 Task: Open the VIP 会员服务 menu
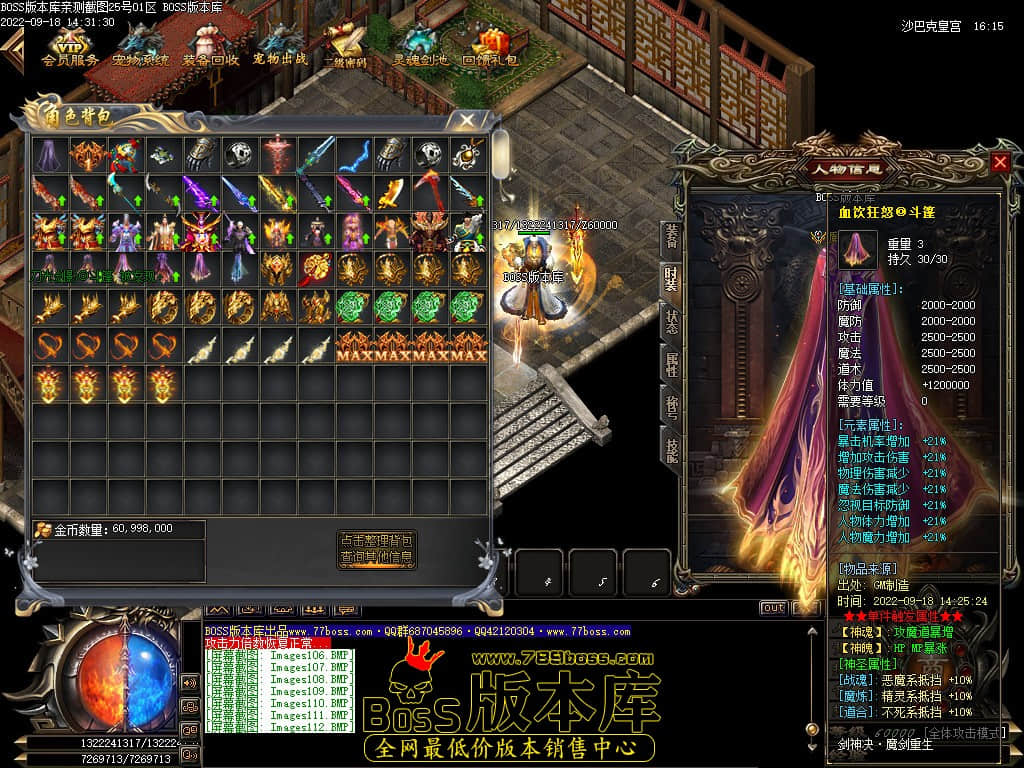70,46
